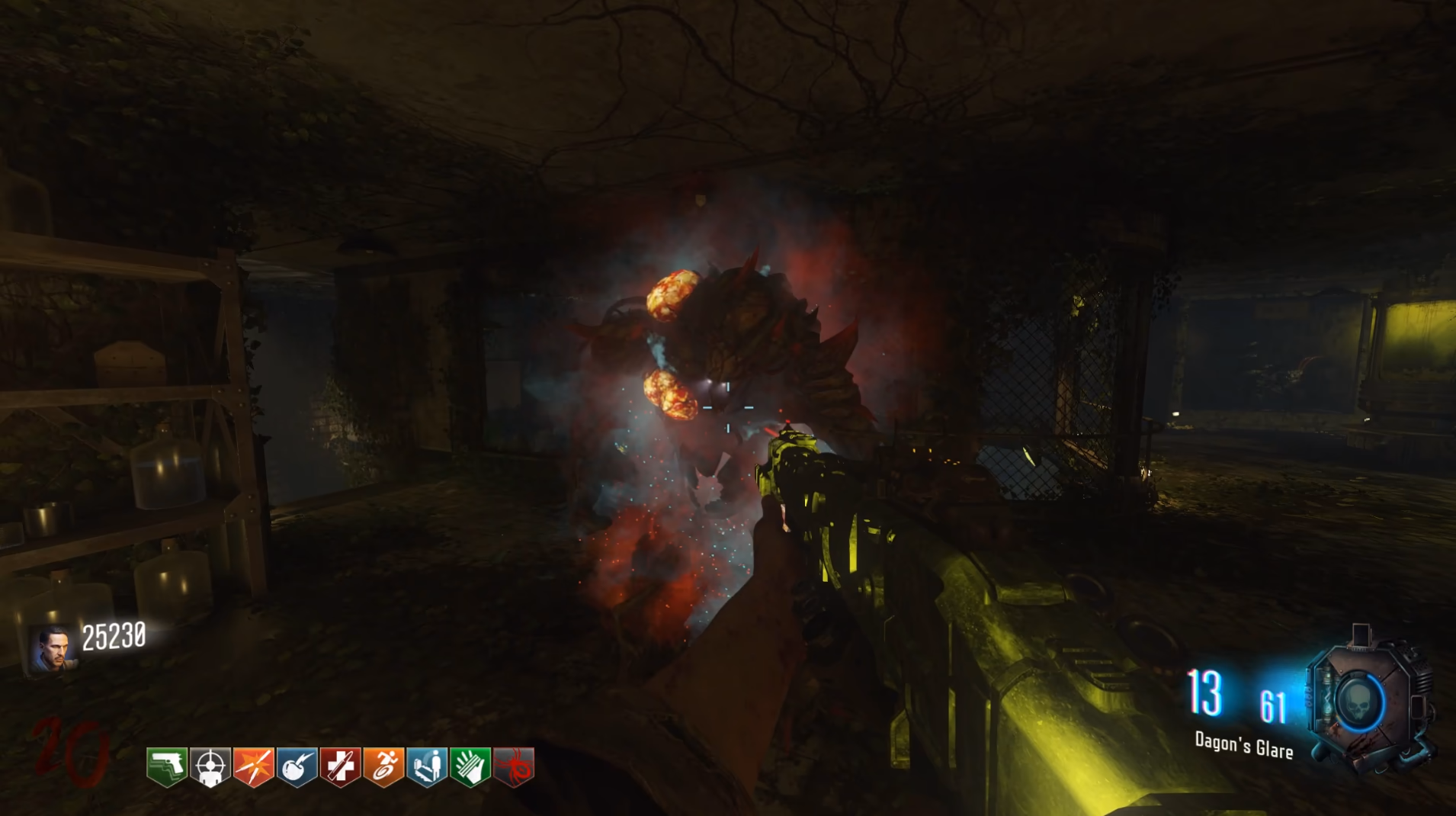The image size is (1456, 816).
Task: Choose the Electric Cherry perk icon
Action: click(297, 766)
